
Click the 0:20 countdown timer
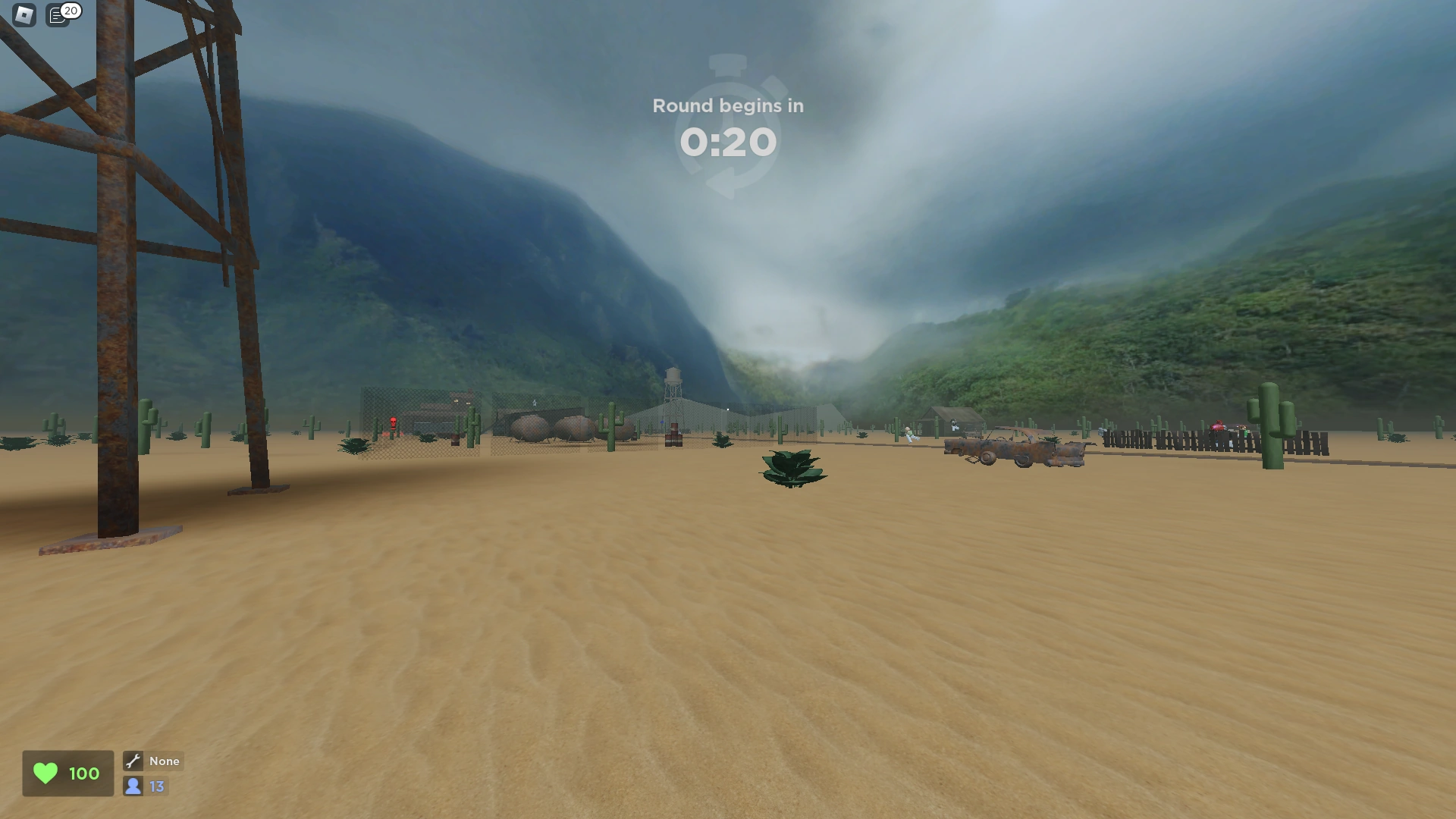click(728, 142)
